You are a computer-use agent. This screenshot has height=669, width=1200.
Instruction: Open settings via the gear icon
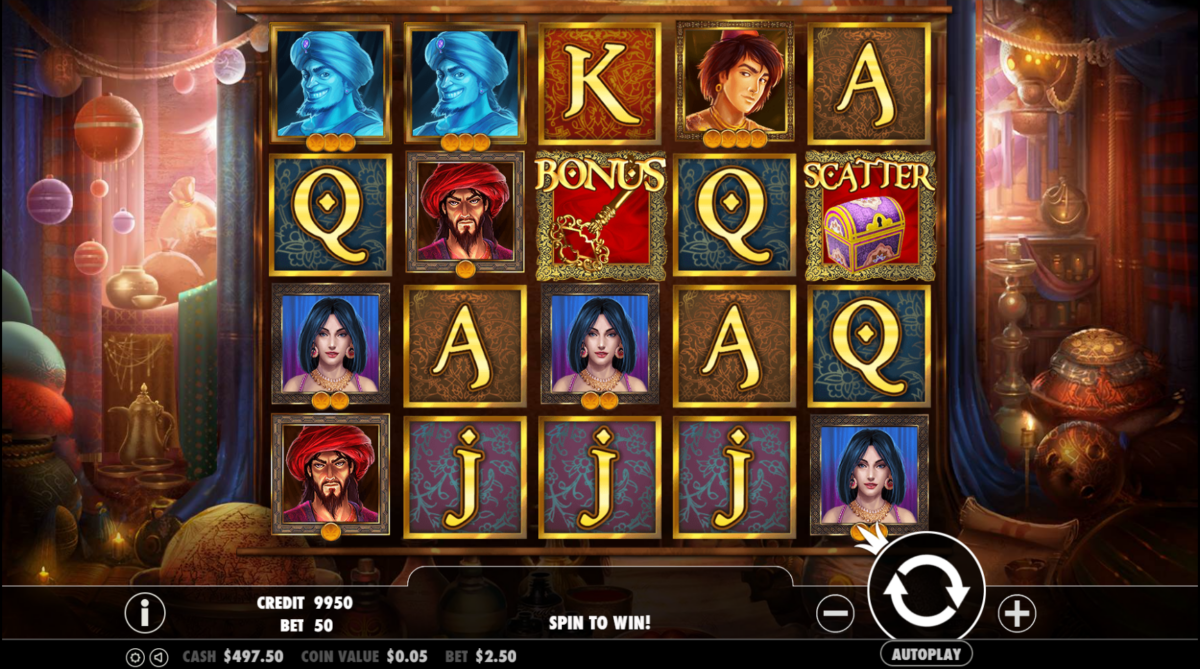point(135,657)
